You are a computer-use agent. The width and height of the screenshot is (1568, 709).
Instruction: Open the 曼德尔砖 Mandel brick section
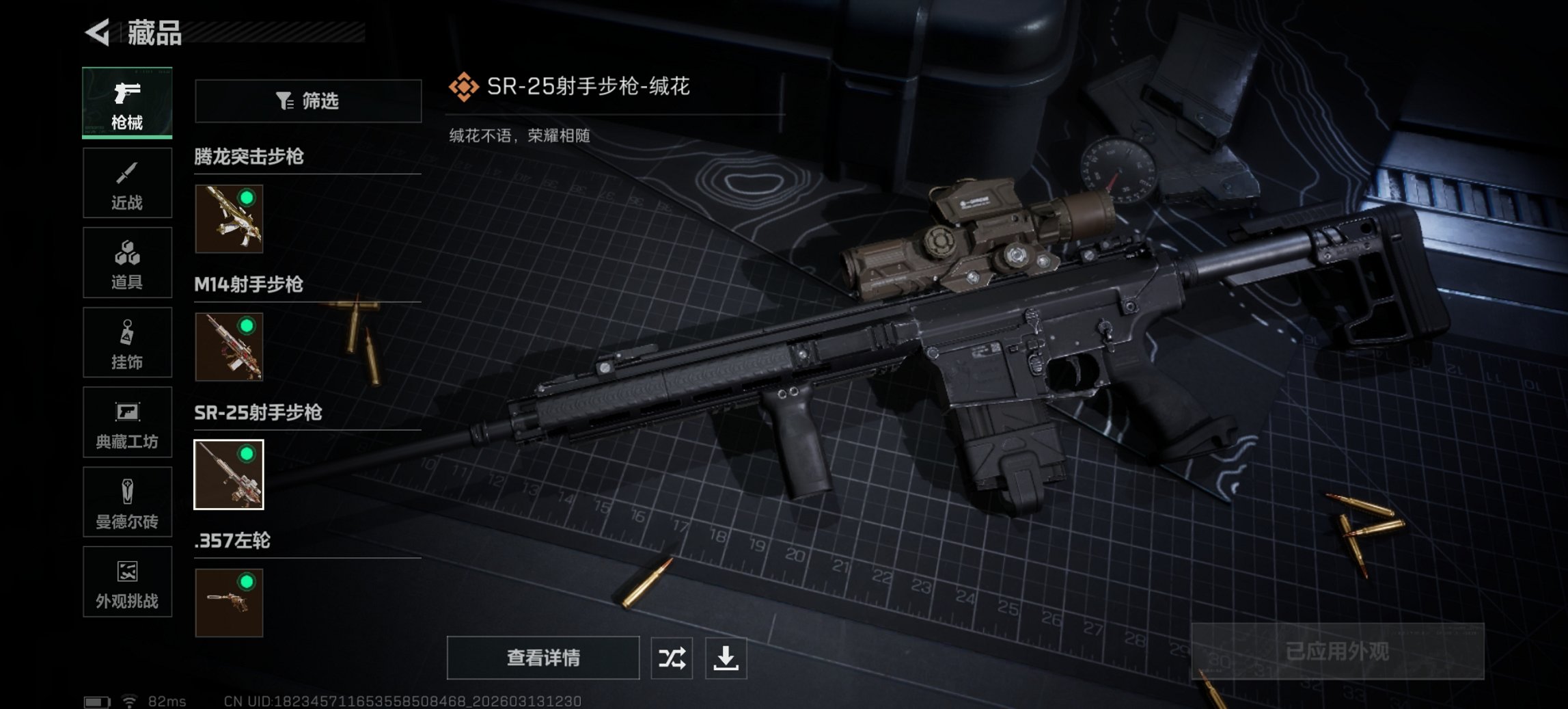point(127,503)
